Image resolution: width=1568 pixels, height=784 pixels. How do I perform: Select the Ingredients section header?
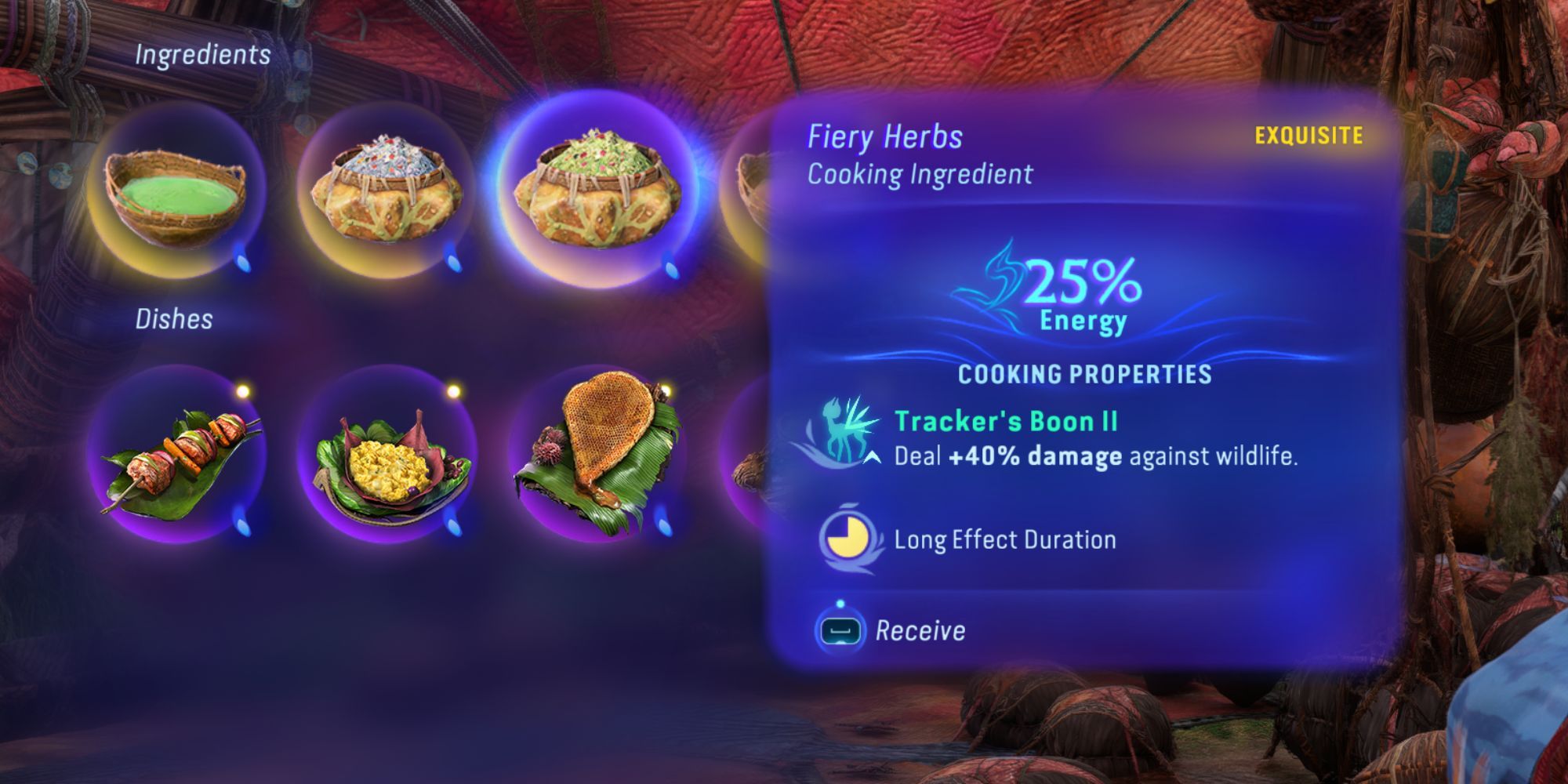[x=204, y=55]
